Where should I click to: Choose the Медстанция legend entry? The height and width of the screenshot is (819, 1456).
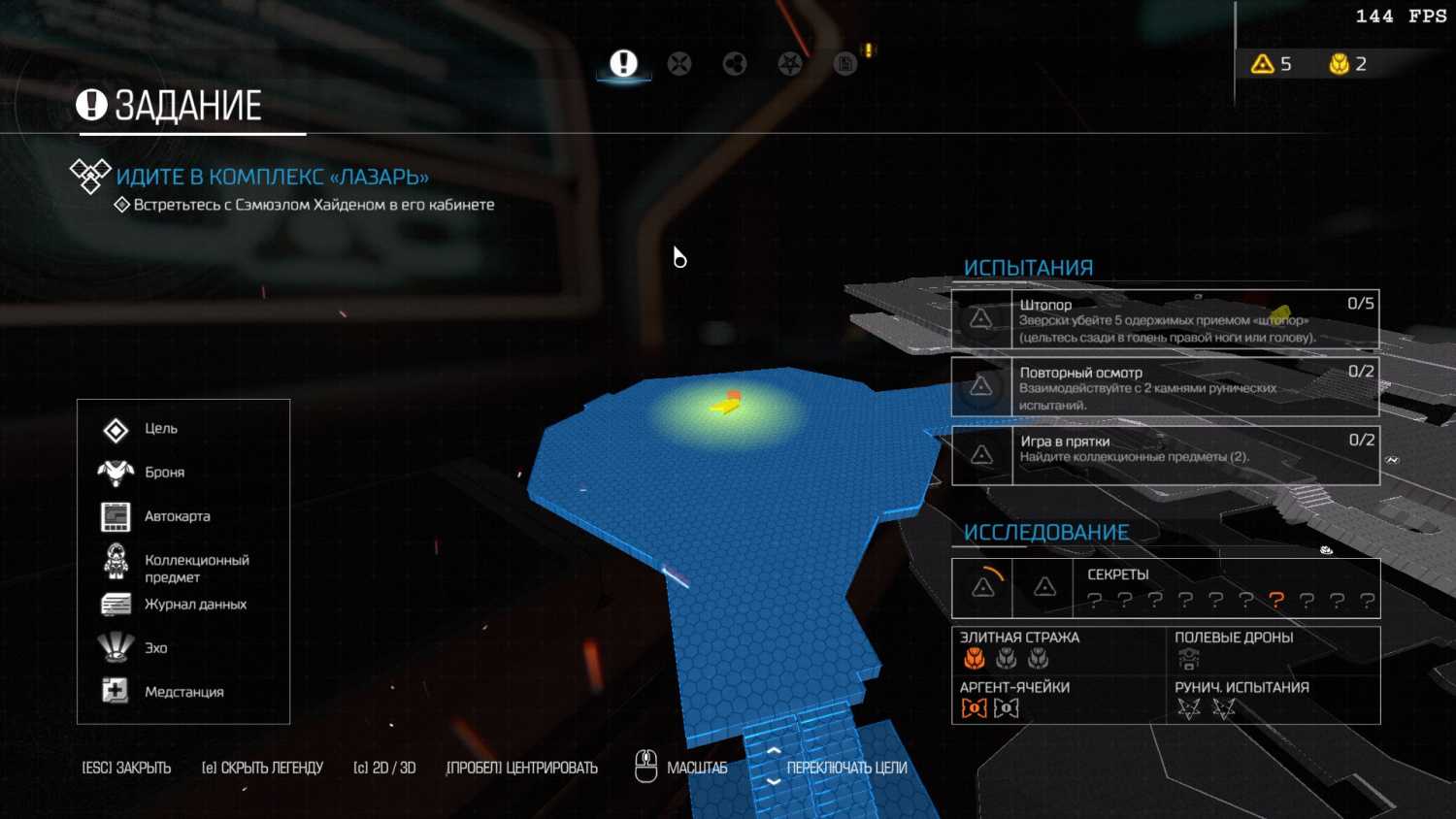point(183,692)
